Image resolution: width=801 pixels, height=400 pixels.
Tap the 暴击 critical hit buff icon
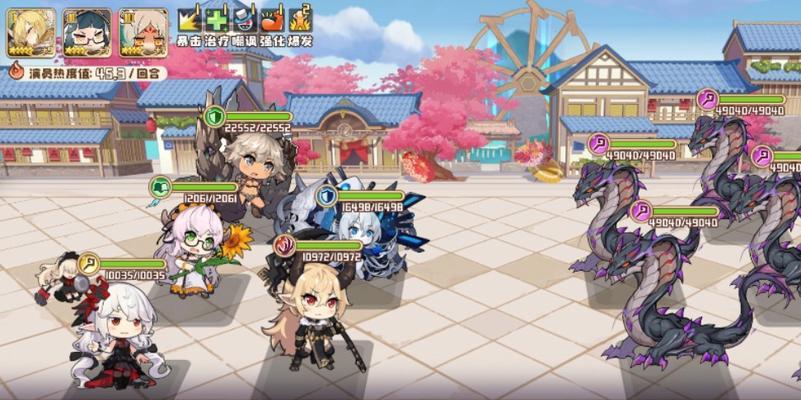190,20
